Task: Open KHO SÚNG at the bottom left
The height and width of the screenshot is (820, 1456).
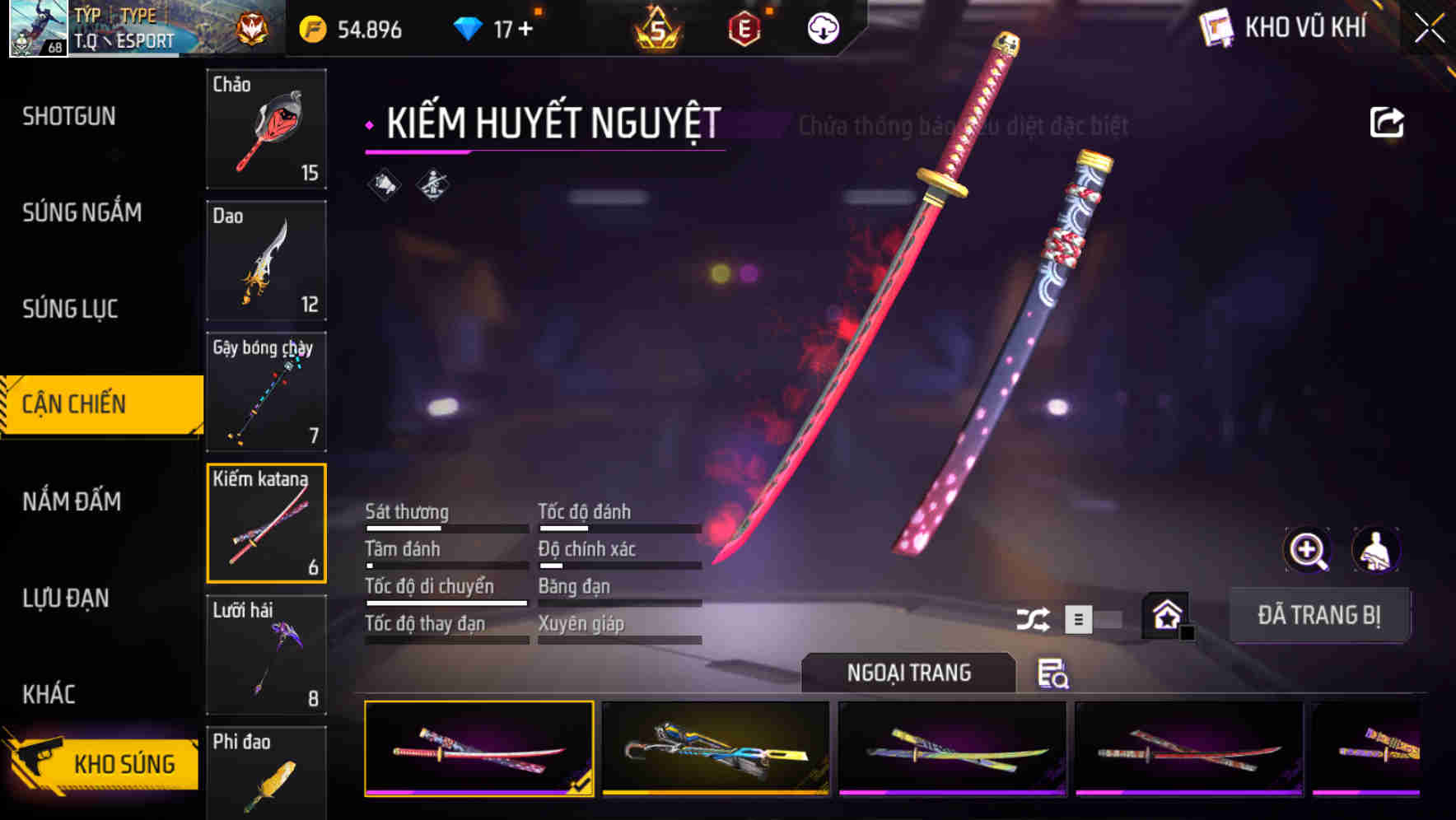Action: (124, 762)
